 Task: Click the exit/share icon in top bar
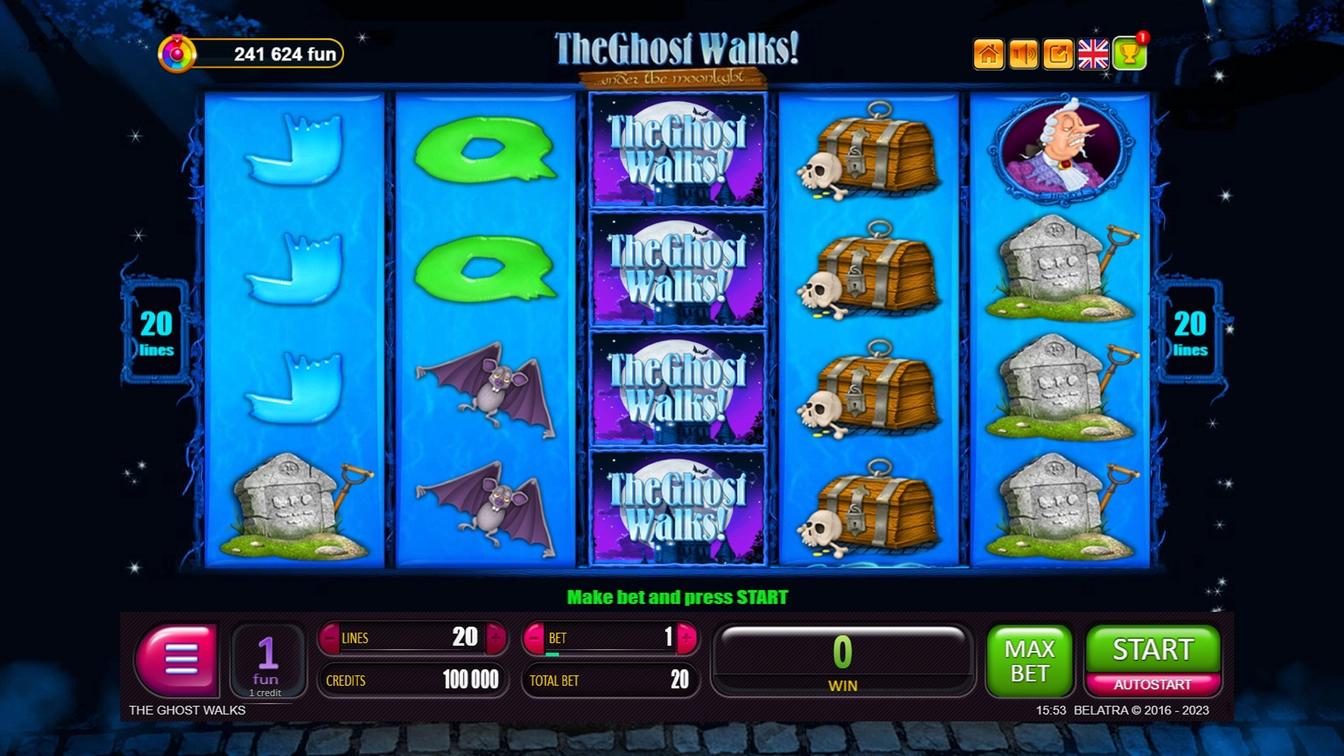click(x=1056, y=53)
